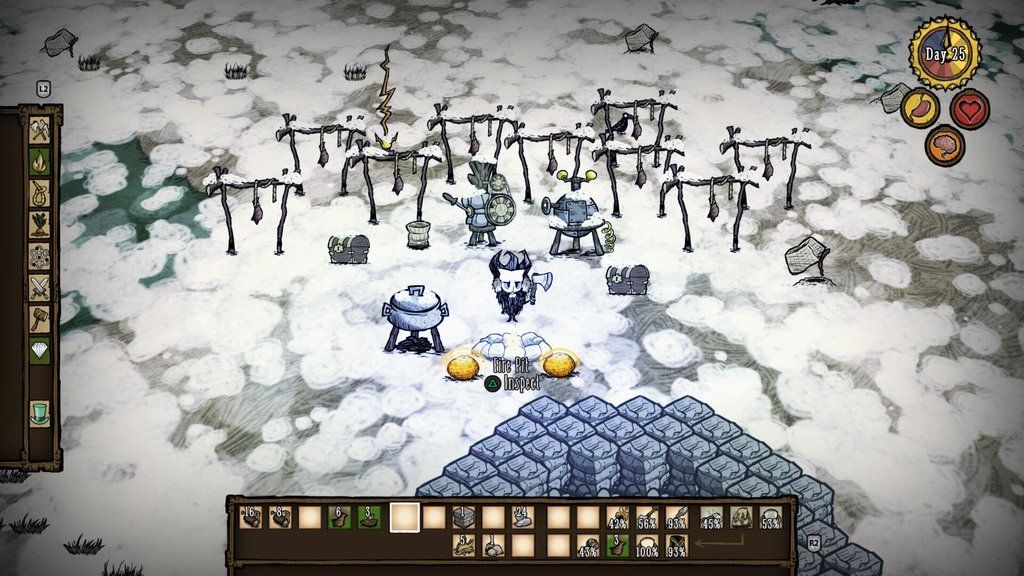Open the Structures hammer tab
Image resolution: width=1024 pixels, height=576 pixels.
[40, 320]
